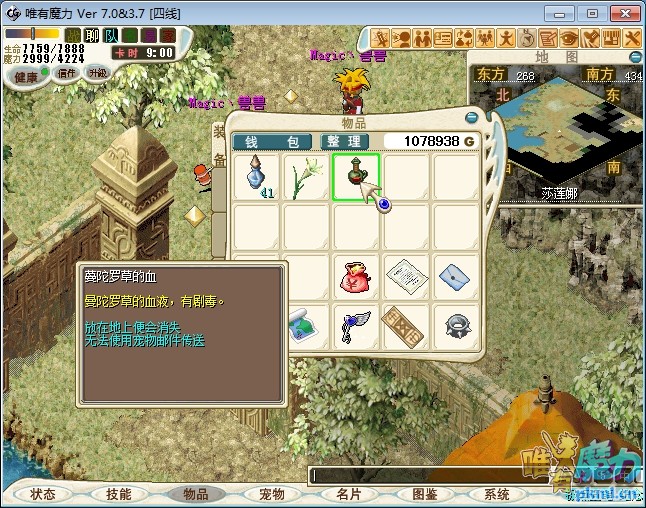Open the 宠物 pet menu

(x=272, y=494)
